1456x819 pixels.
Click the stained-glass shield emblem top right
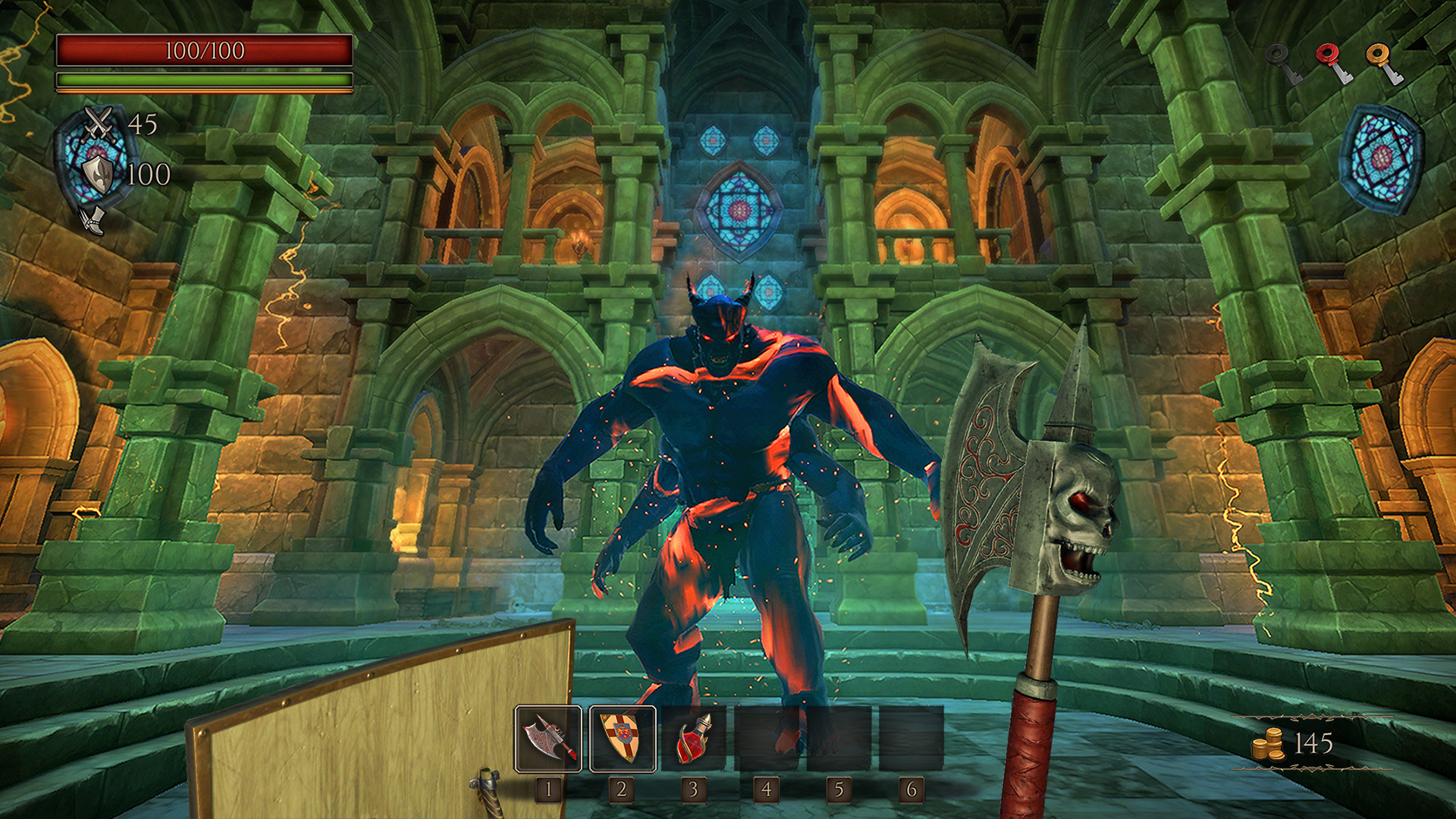tap(1382, 157)
